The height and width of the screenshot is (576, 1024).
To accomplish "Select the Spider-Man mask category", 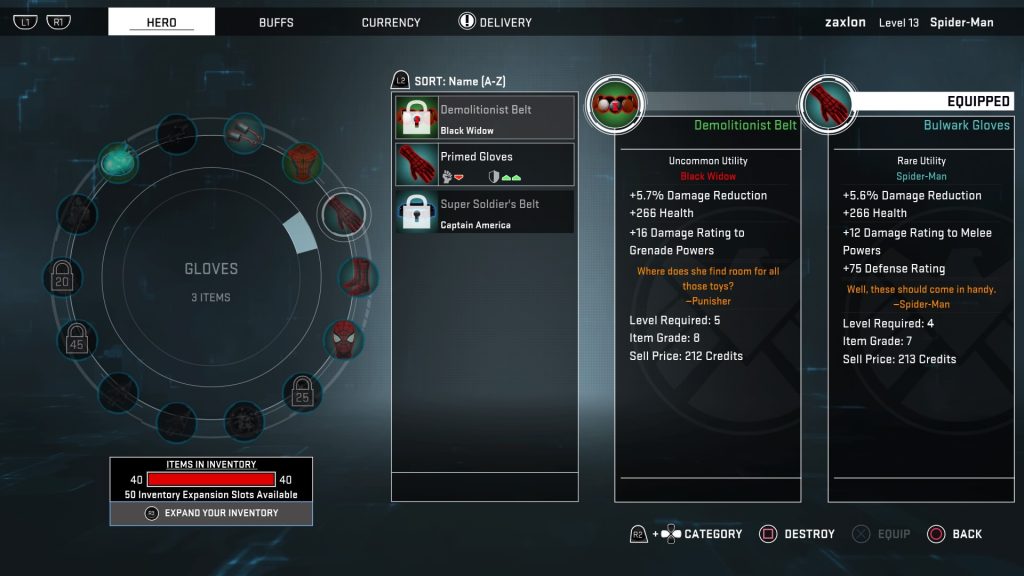I will pos(343,340).
